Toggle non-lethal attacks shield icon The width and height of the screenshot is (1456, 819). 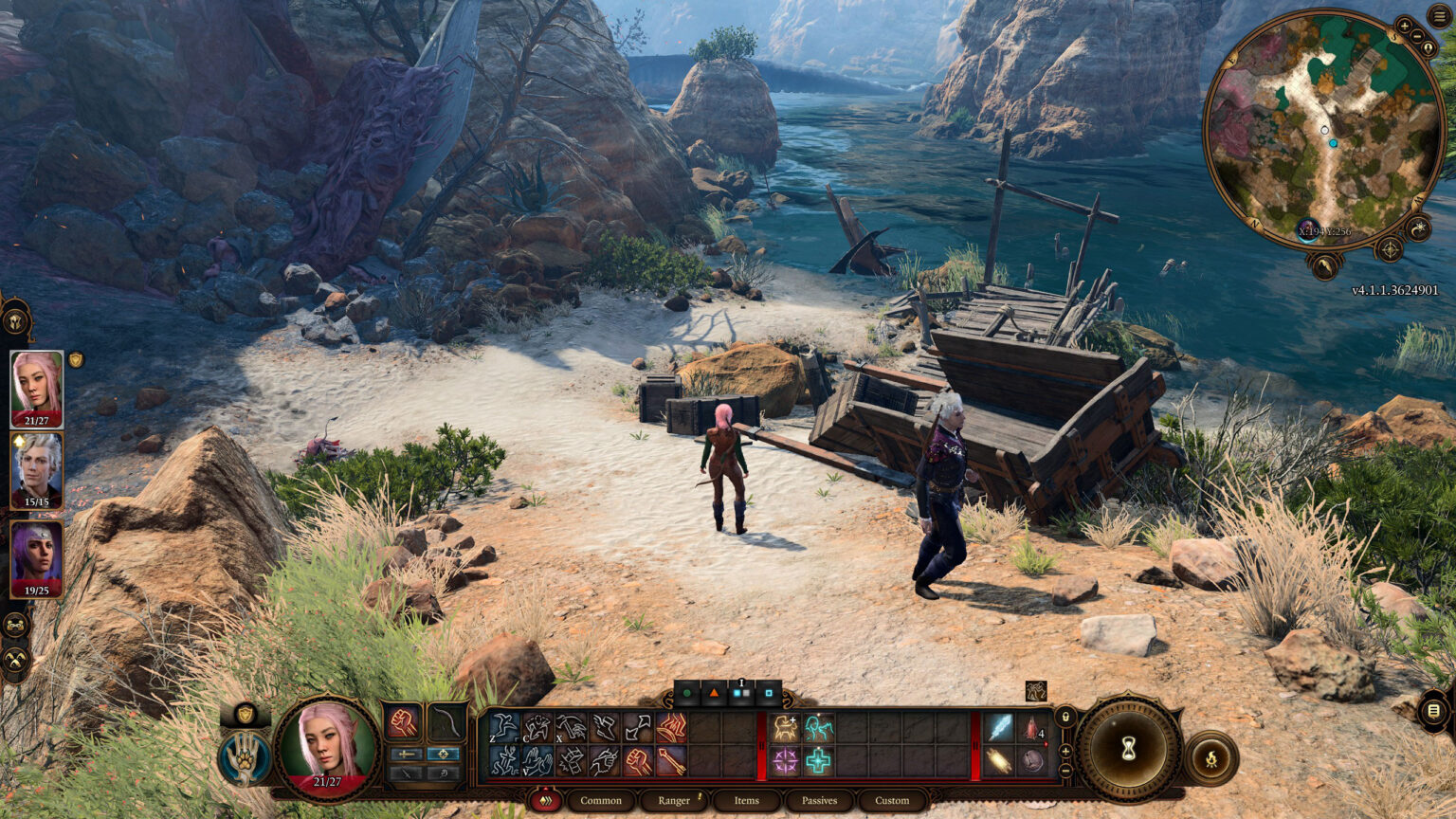pos(245,715)
